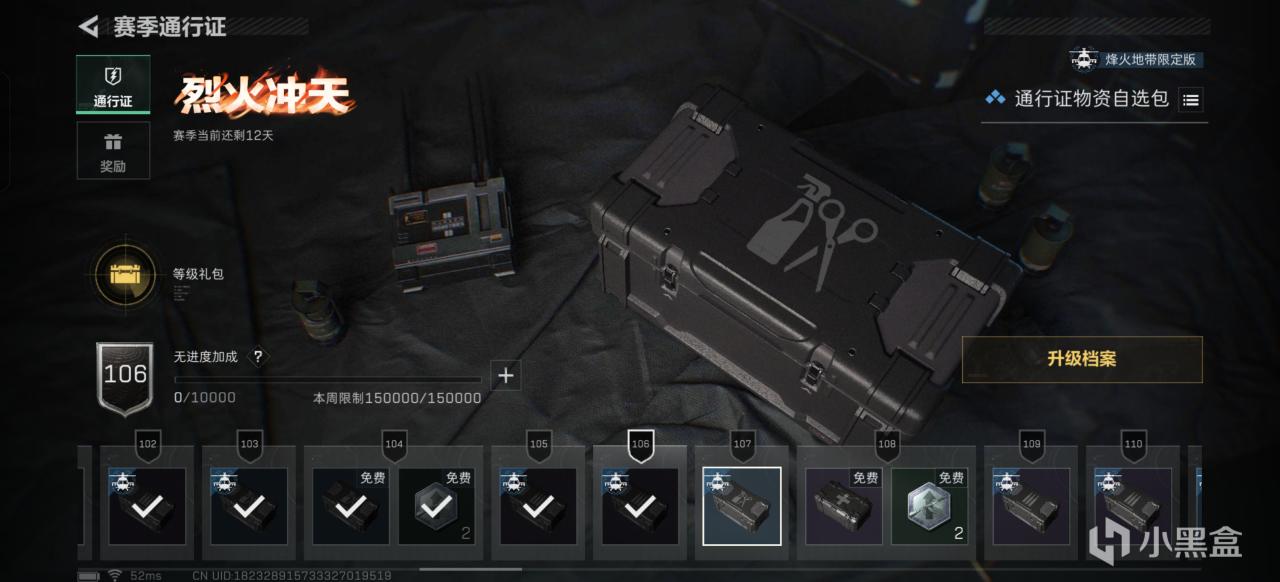The height and width of the screenshot is (582, 1280).
Task: Click the 升级档案 upgrade button
Action: pyautogui.click(x=1082, y=360)
